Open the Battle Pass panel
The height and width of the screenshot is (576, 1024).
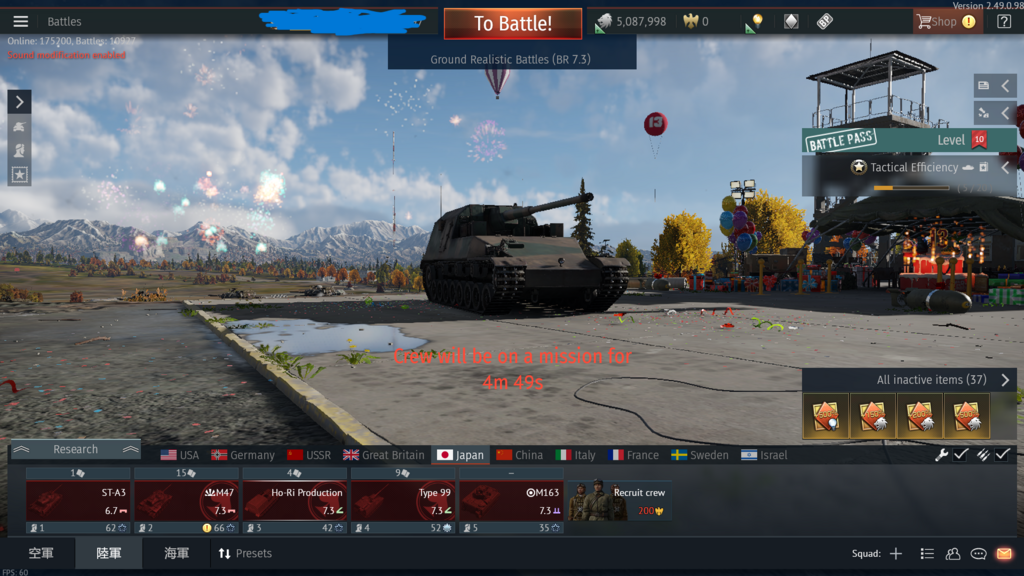(840, 141)
